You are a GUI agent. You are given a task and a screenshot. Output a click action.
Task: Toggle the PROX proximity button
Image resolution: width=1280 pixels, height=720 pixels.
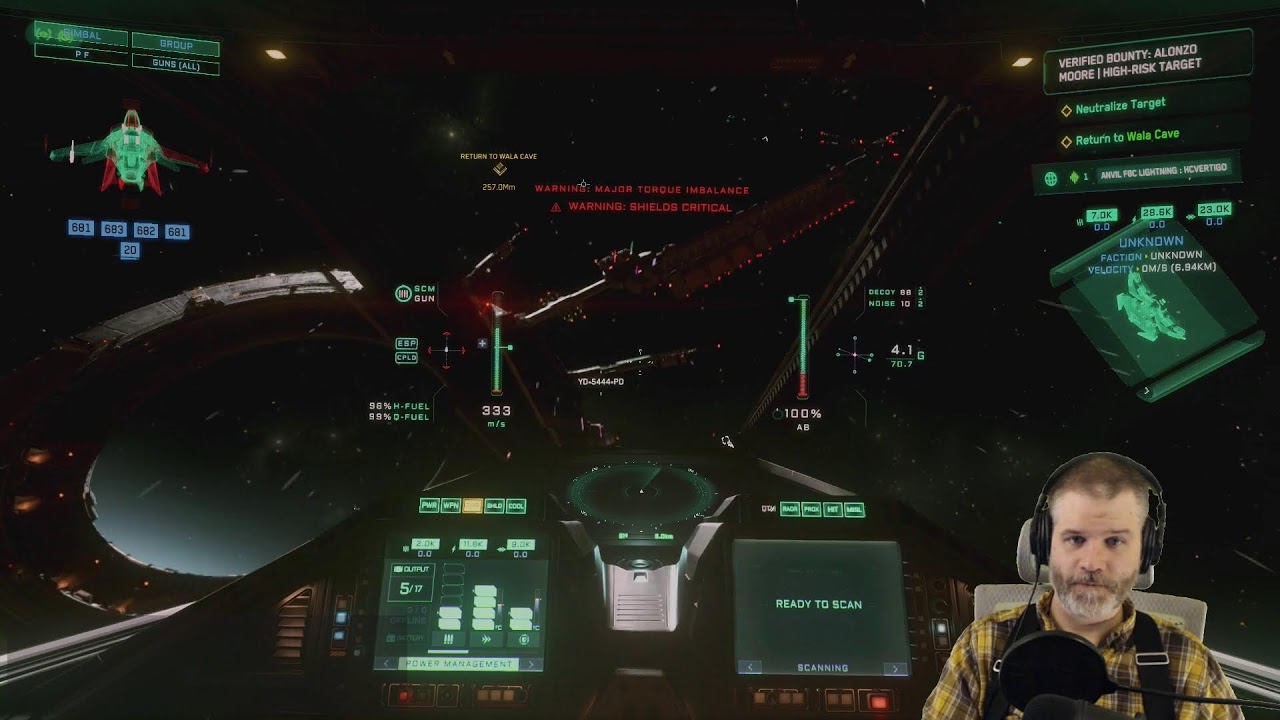(811, 509)
